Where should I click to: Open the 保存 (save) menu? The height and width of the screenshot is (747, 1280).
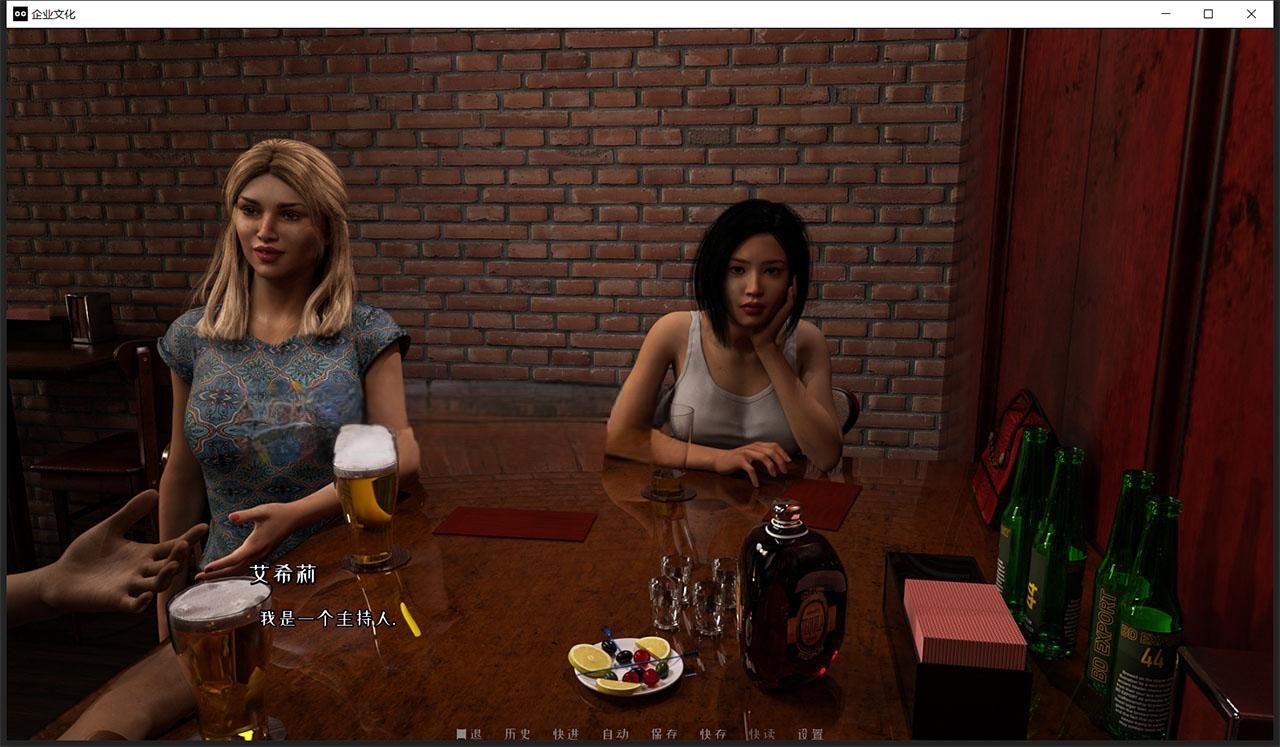664,734
